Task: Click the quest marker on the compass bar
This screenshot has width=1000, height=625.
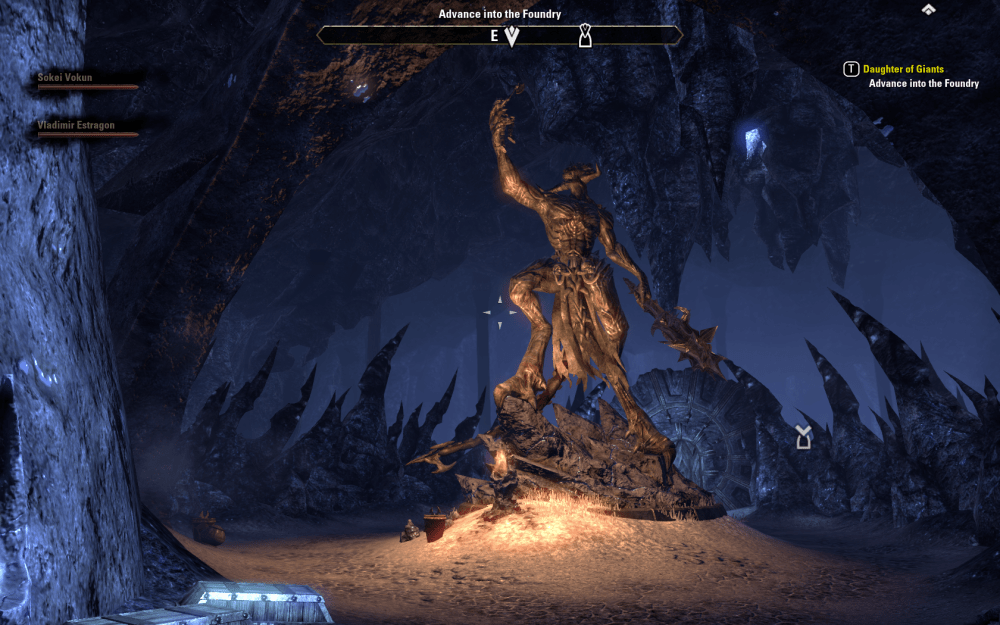Action: (586, 37)
